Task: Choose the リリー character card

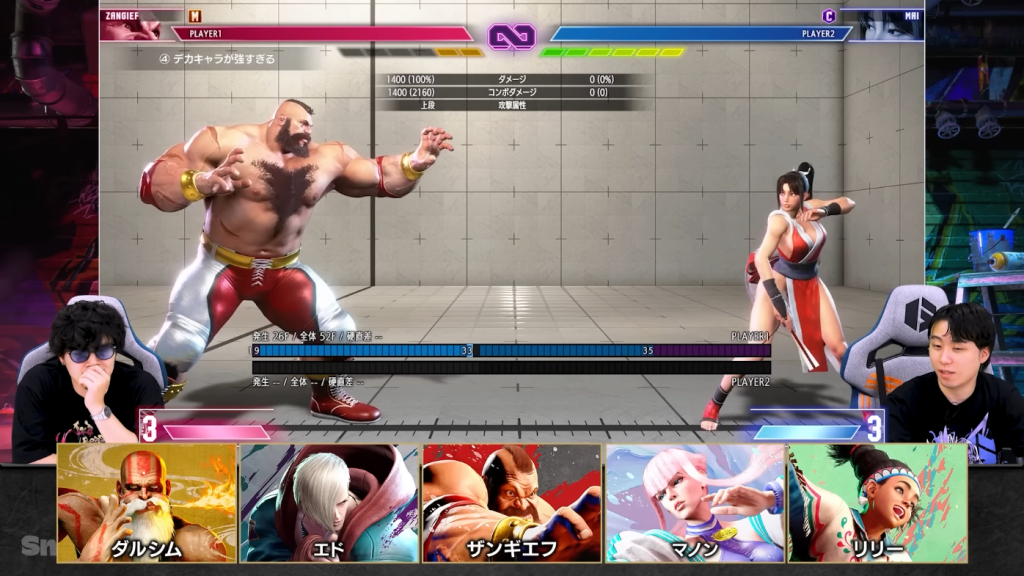Action: pyautogui.click(x=877, y=503)
